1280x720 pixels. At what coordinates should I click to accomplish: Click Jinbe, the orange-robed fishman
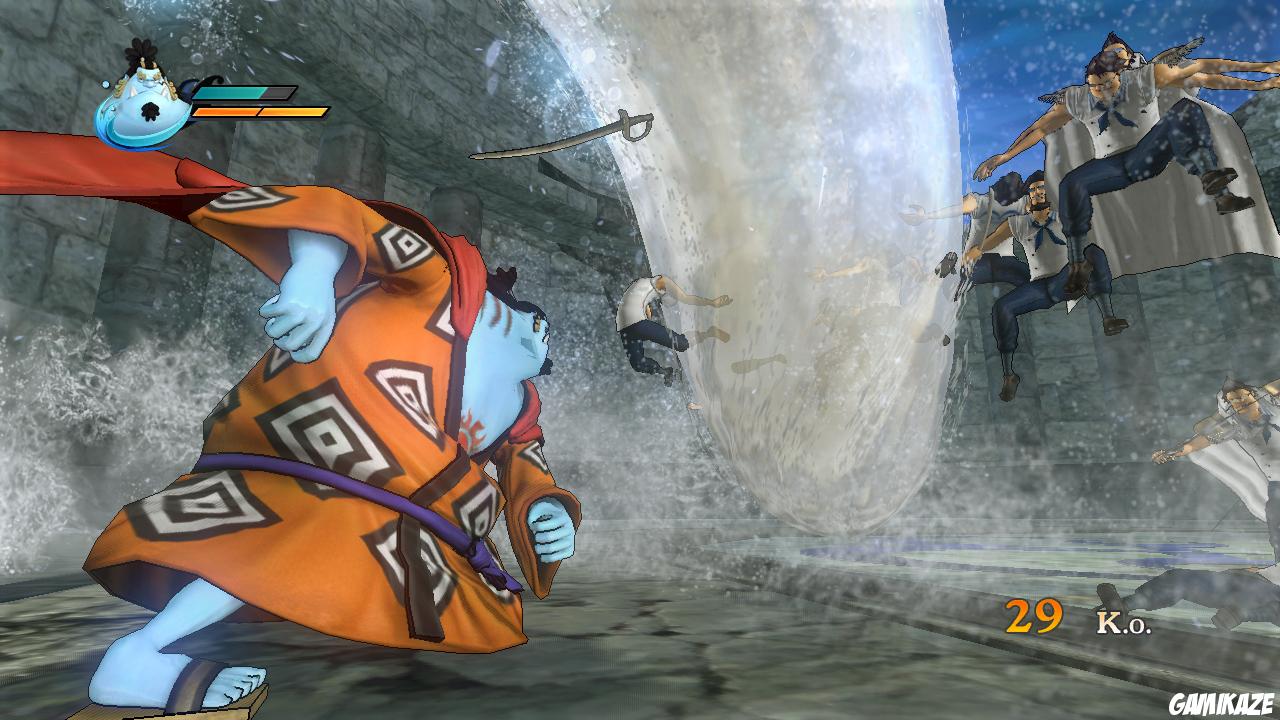coord(330,430)
